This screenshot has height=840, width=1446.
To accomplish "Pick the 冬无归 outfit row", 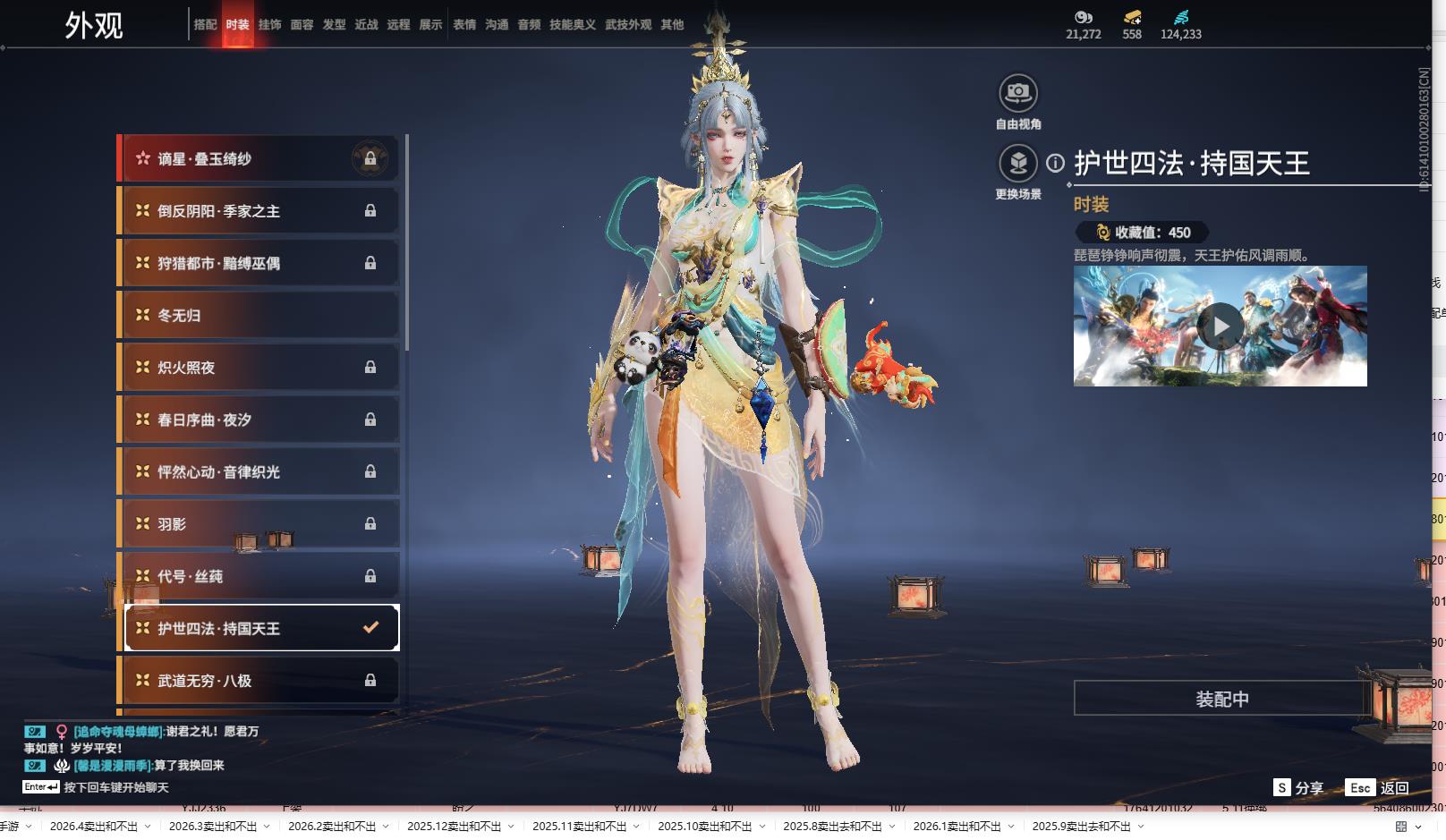I will 259,316.
